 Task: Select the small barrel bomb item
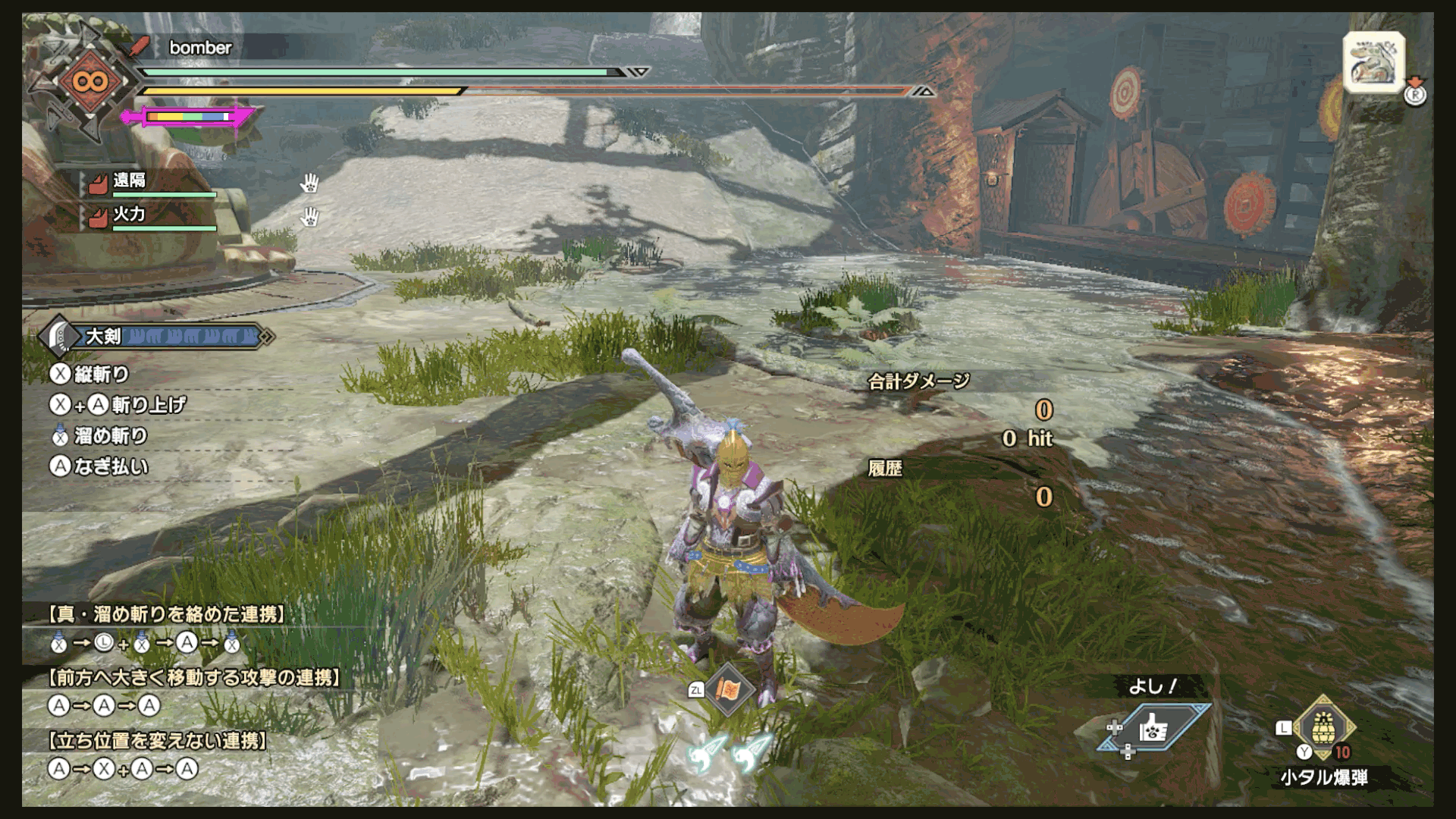[x=1324, y=726]
